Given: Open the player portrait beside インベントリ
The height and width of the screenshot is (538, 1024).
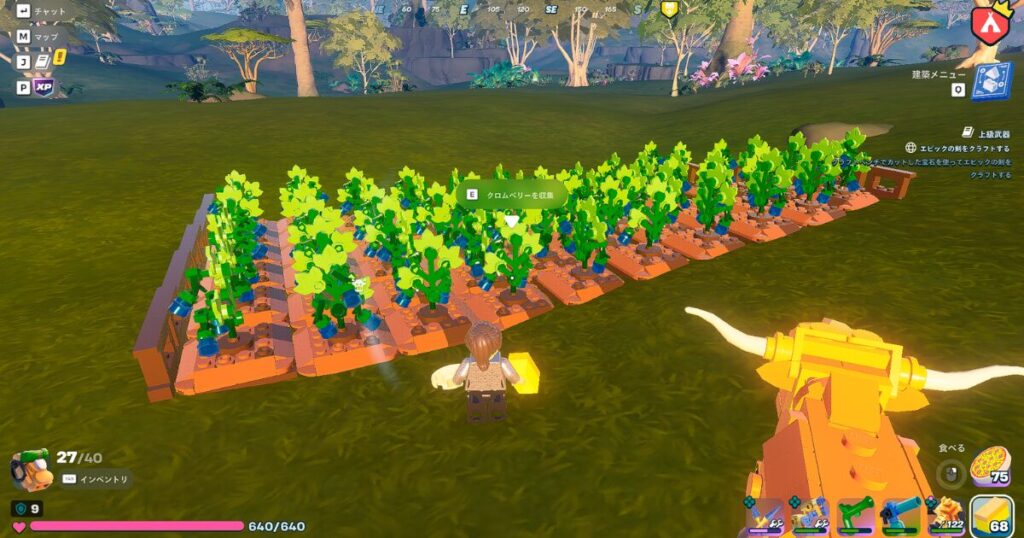Looking at the screenshot, I should pyautogui.click(x=31, y=469).
